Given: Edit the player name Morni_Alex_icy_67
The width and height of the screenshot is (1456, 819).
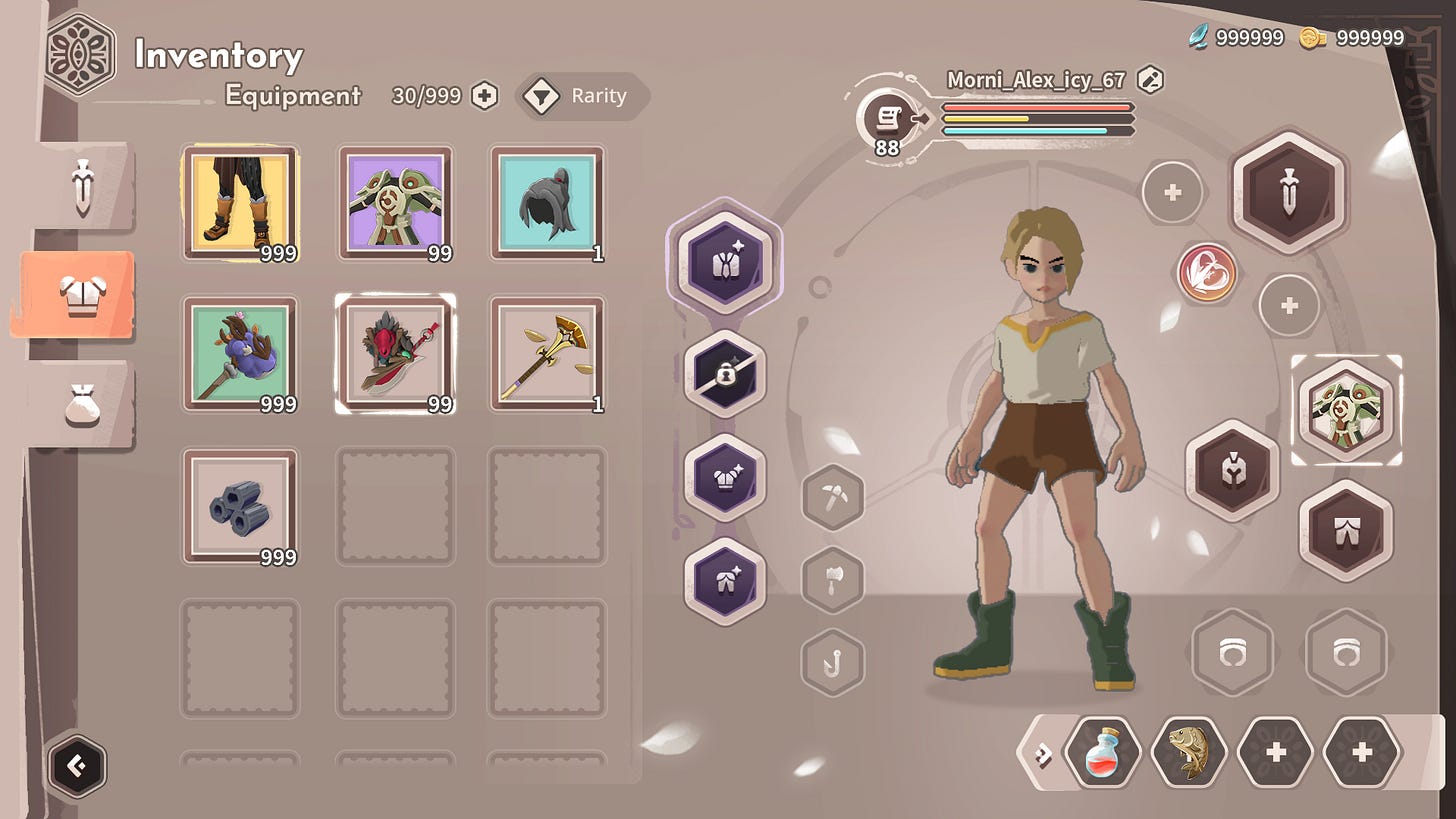Looking at the screenshot, I should [1151, 79].
